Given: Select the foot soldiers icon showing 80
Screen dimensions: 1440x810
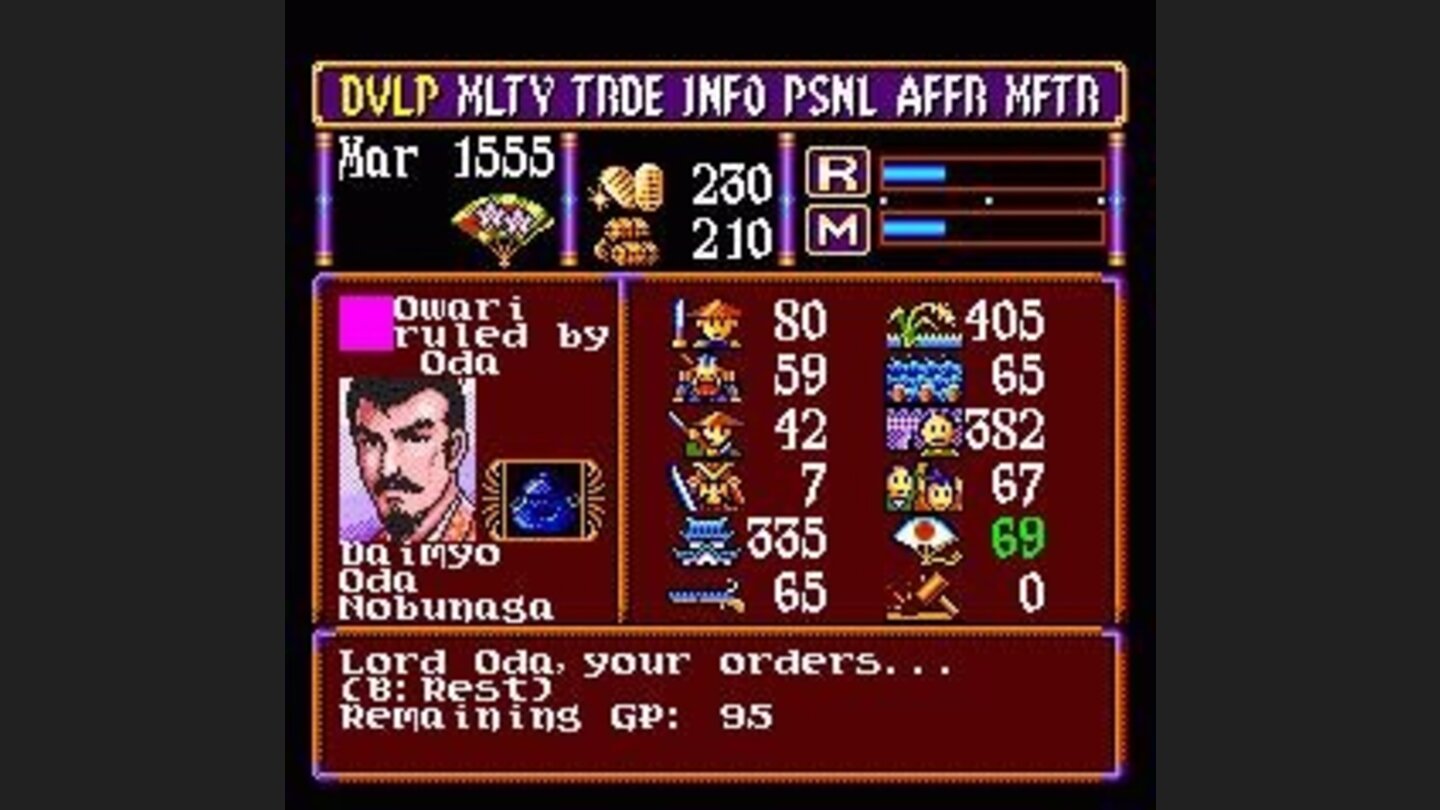Looking at the screenshot, I should pos(705,325).
